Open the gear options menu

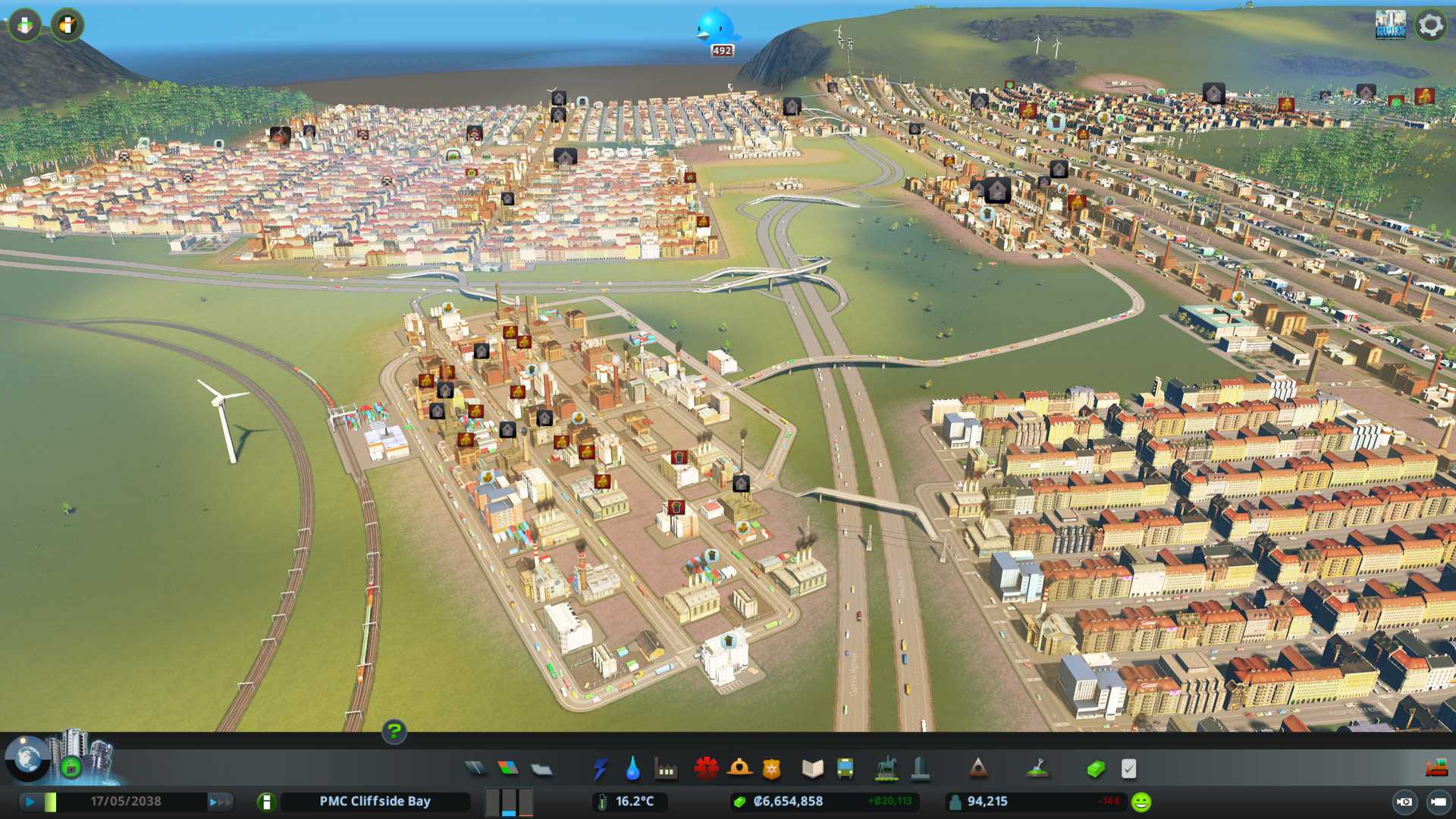pyautogui.click(x=1430, y=25)
